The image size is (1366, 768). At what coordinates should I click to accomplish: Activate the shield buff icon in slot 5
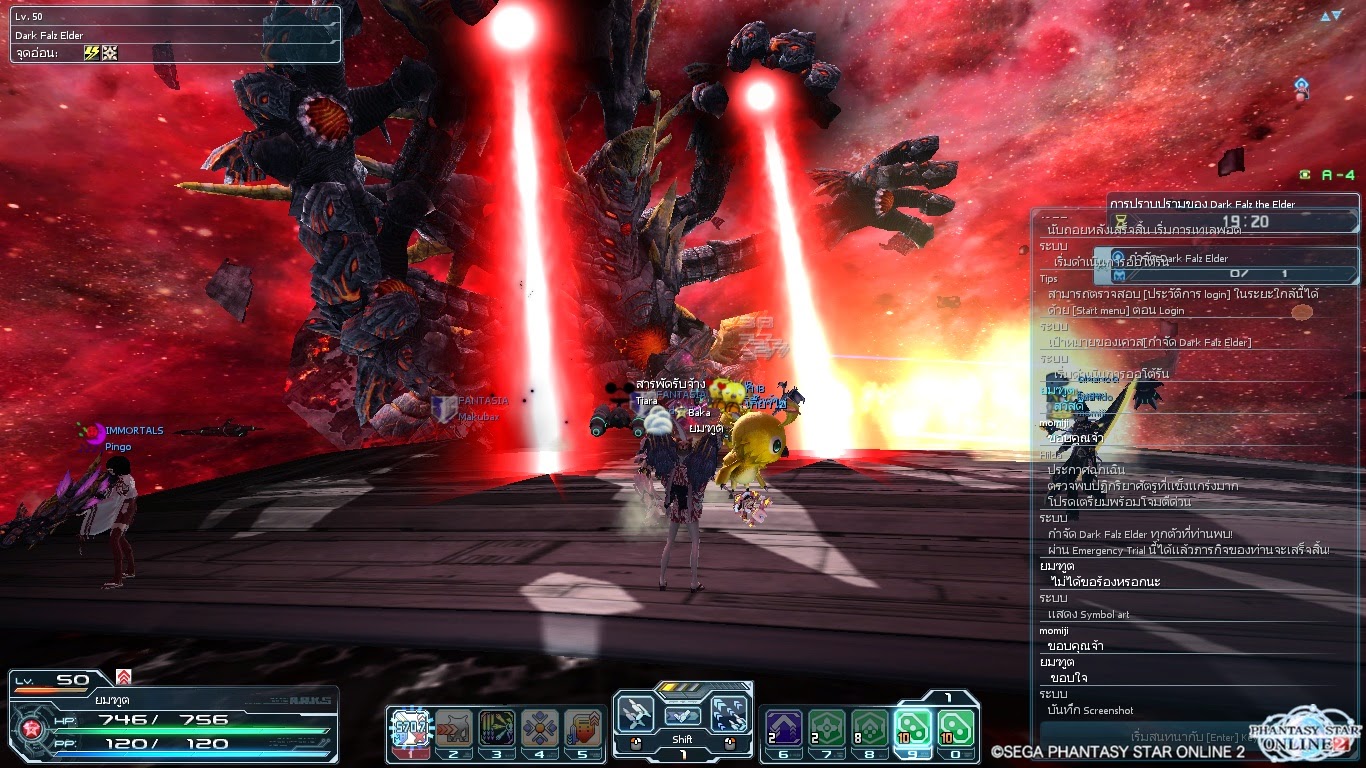click(x=583, y=728)
